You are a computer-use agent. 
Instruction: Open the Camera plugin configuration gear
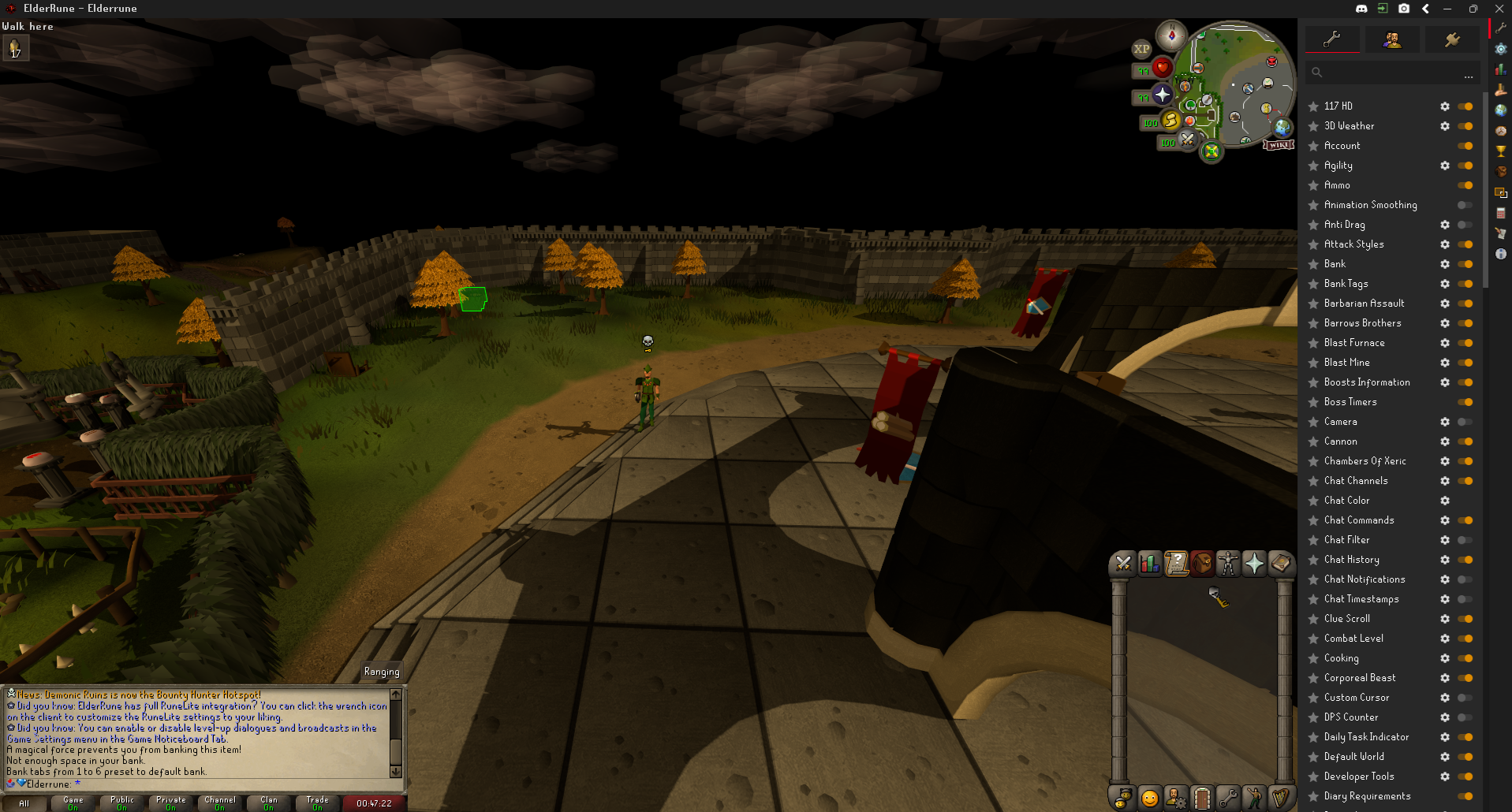[x=1445, y=422]
